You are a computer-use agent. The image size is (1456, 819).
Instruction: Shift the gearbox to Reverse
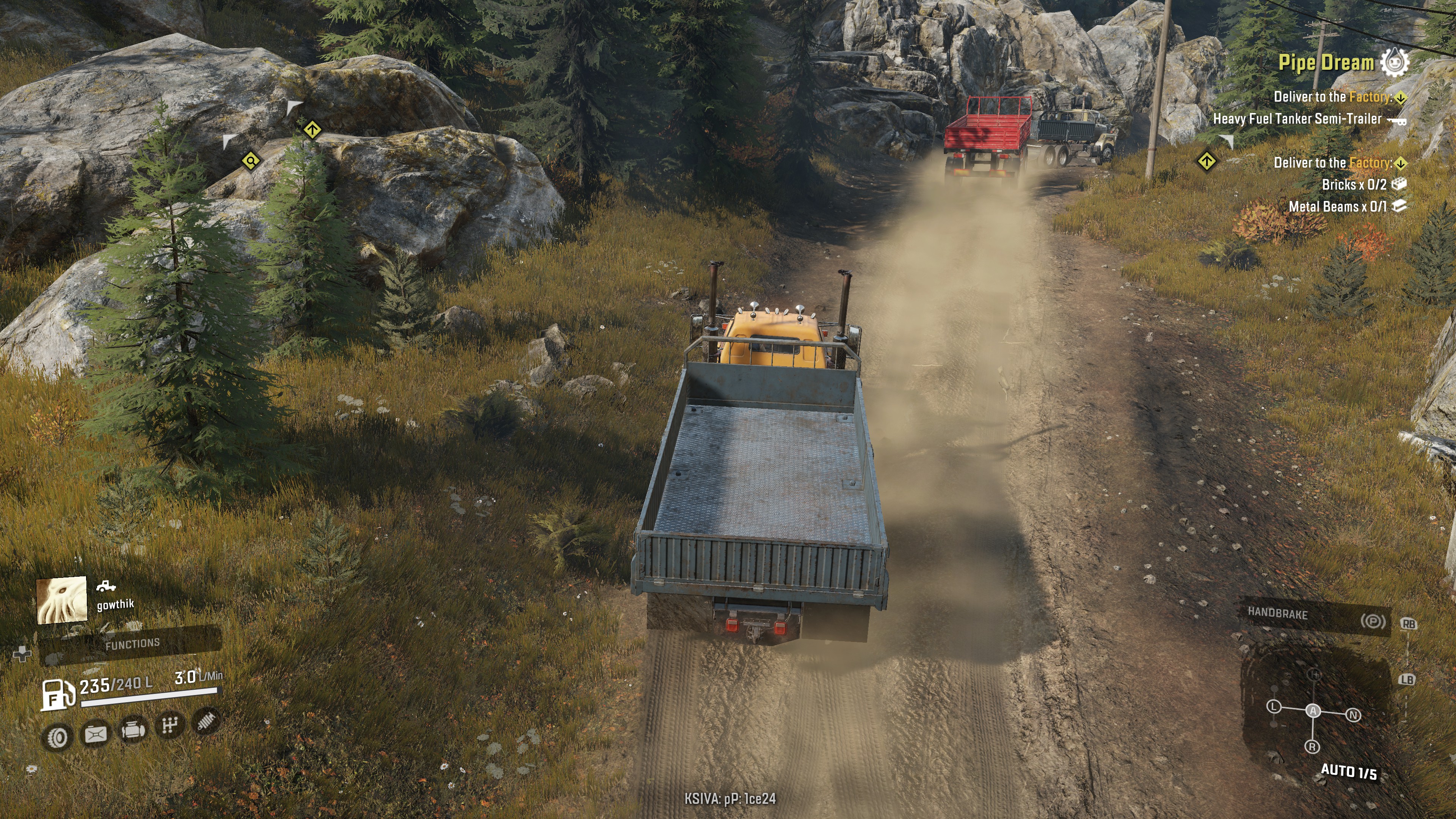pyautogui.click(x=1312, y=747)
